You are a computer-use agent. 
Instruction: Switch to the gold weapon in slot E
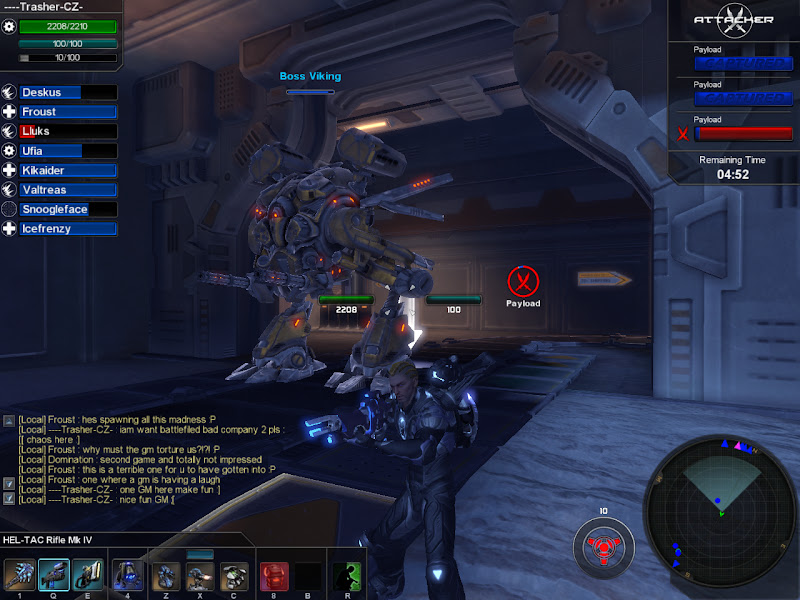tap(87, 575)
